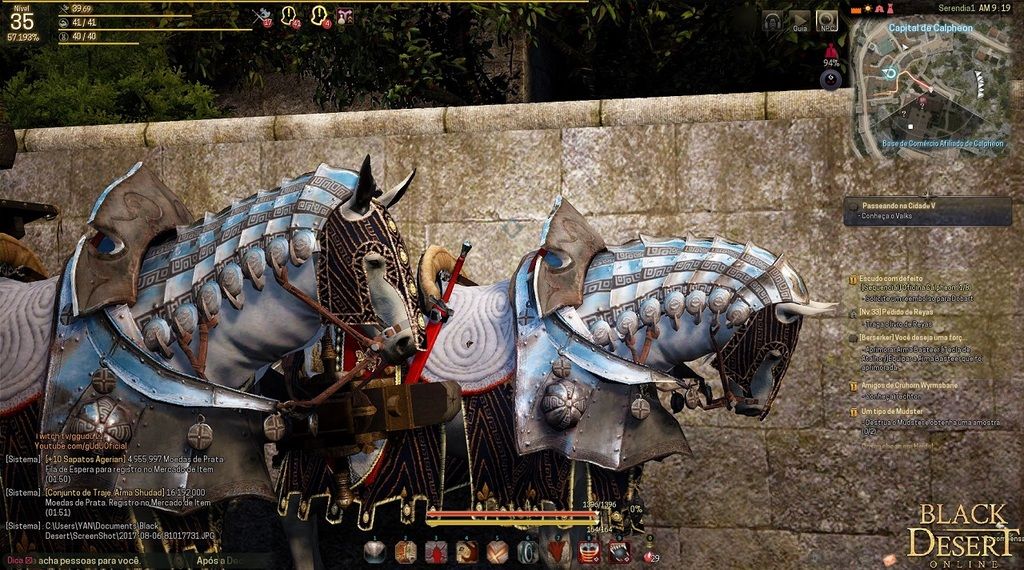Open the Guia button
Screen dimensions: 1024x570
click(799, 21)
